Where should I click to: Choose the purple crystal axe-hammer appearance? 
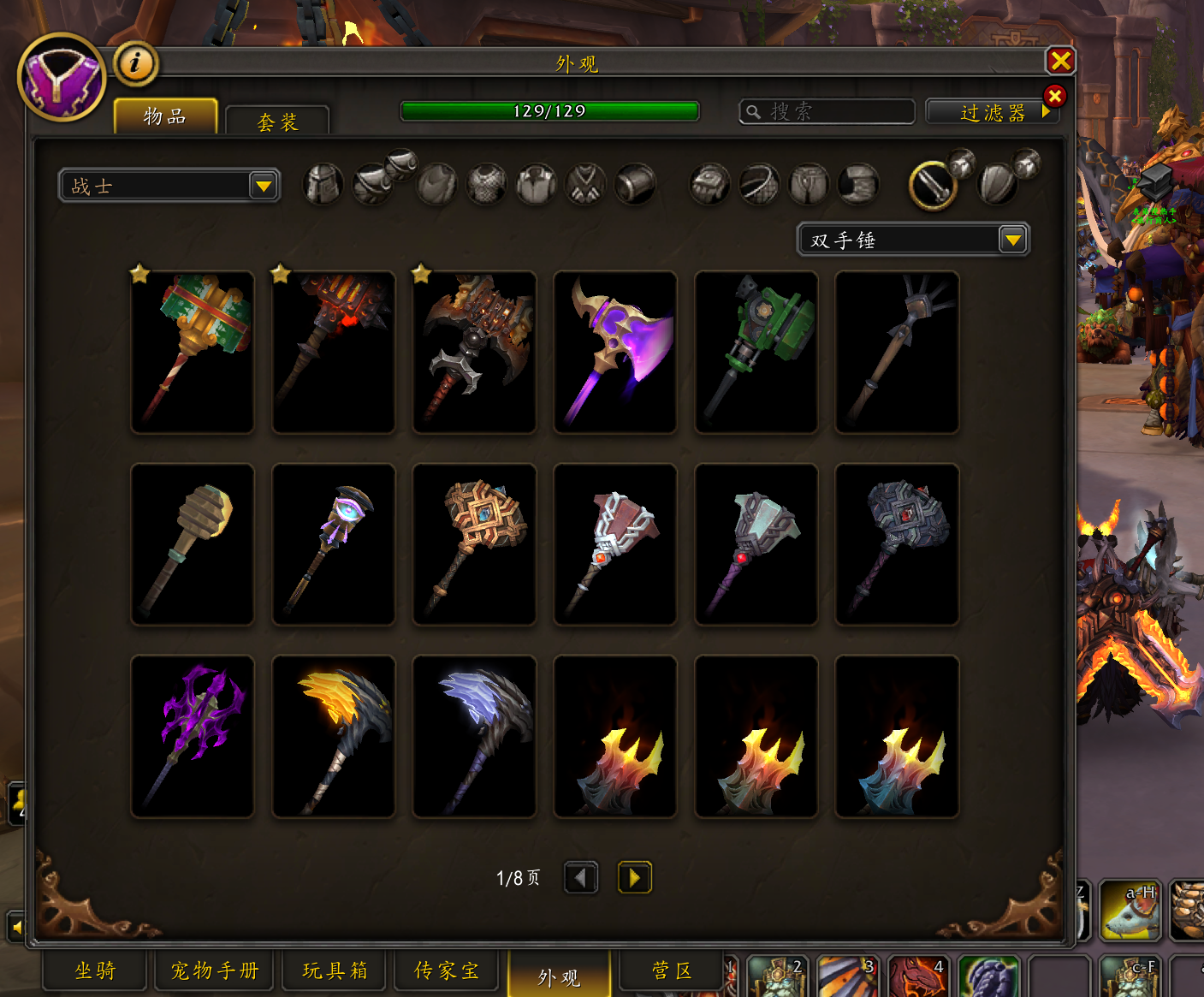click(615, 352)
